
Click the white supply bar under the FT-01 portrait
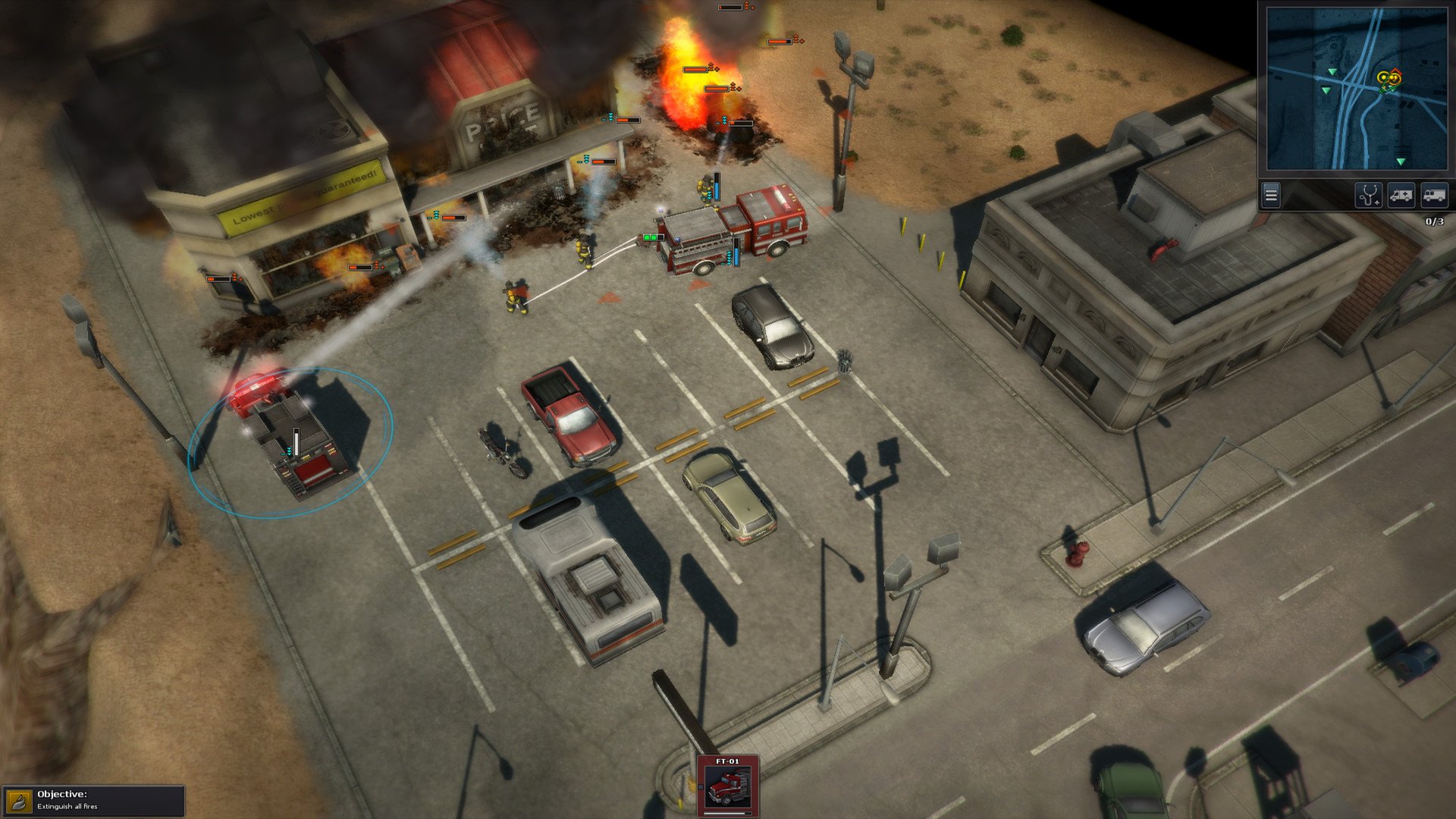725,813
